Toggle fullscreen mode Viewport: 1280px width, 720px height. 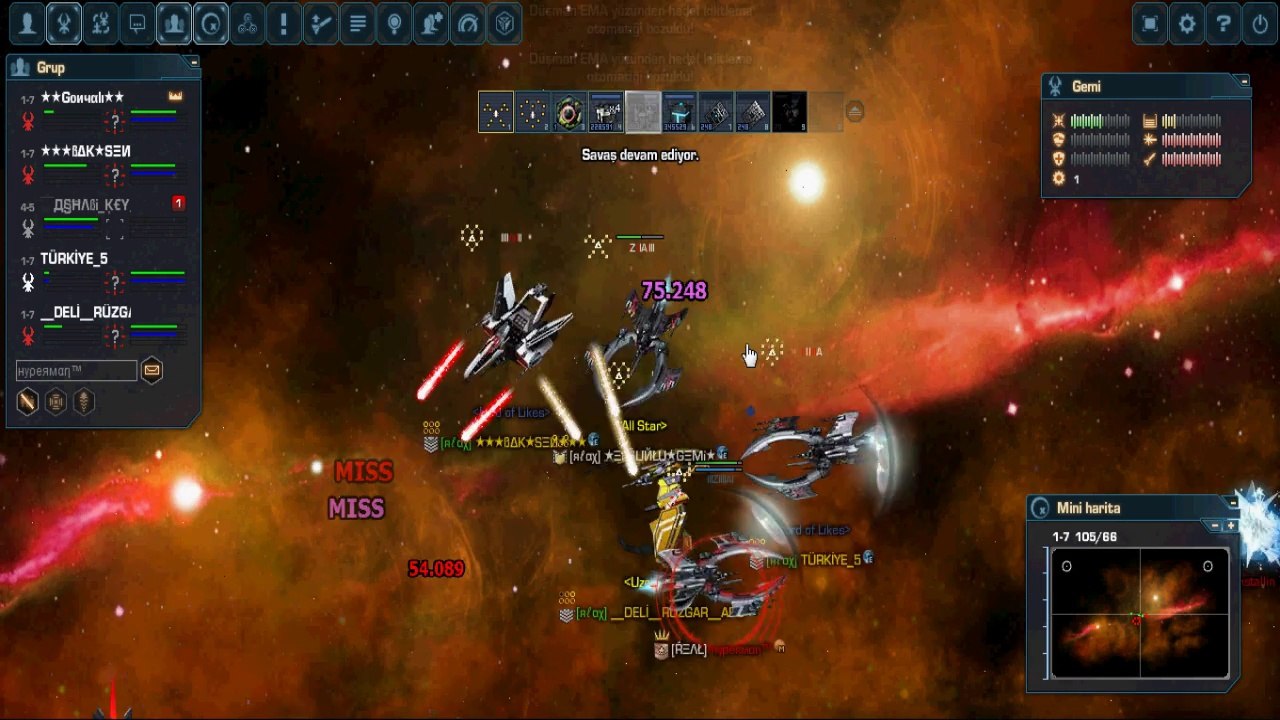(x=1150, y=24)
